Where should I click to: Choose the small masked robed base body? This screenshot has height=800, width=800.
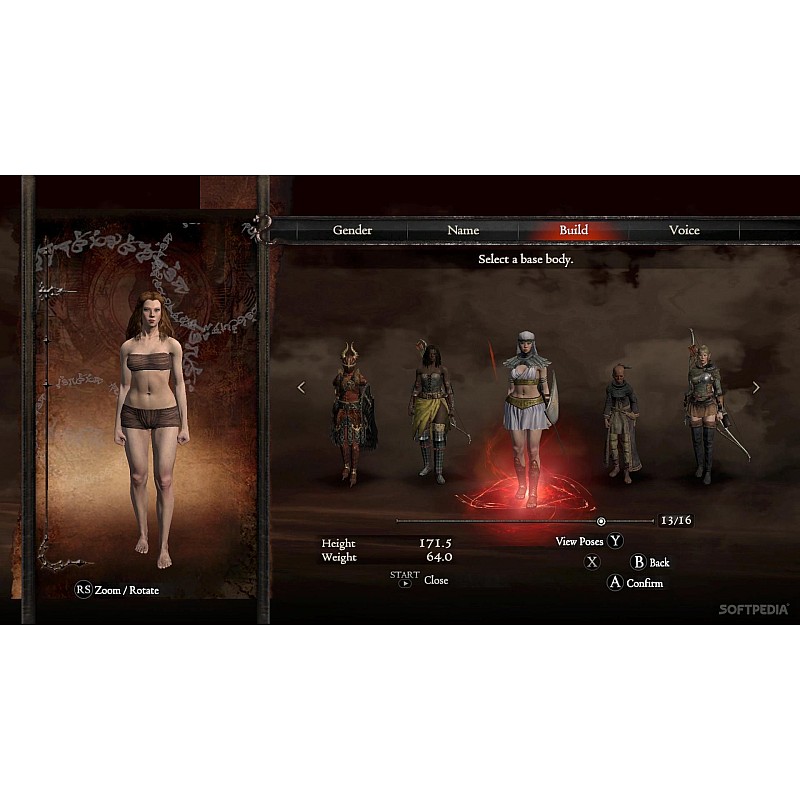pyautogui.click(x=621, y=420)
